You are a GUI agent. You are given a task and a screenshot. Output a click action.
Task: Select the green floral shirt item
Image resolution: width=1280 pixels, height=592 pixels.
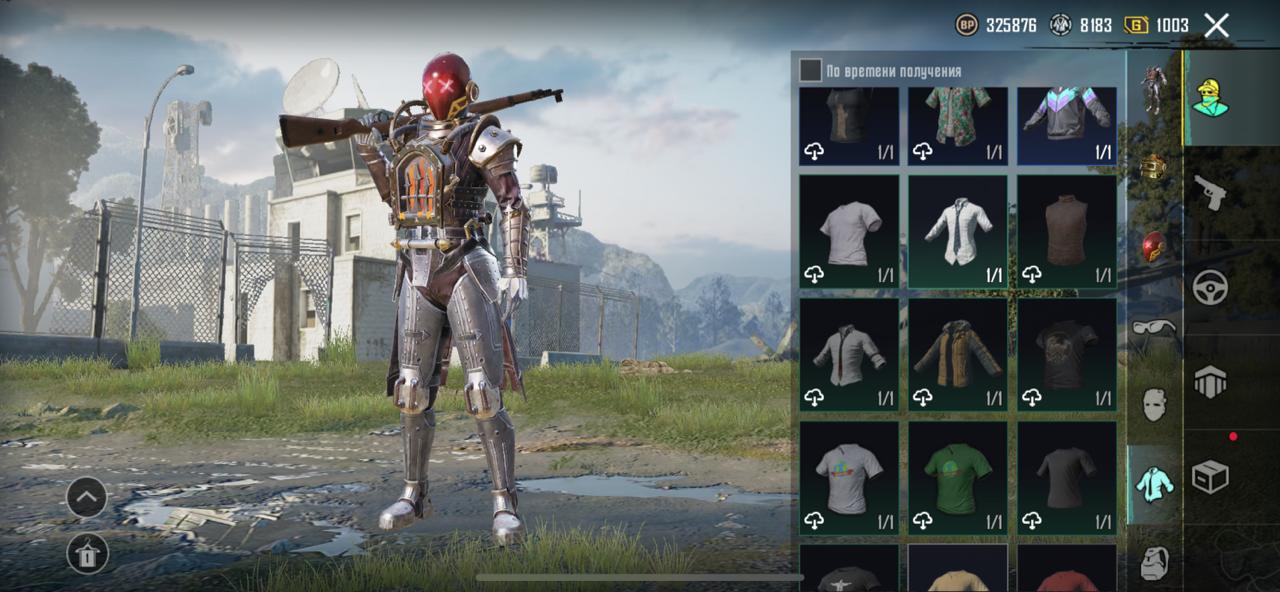[957, 125]
